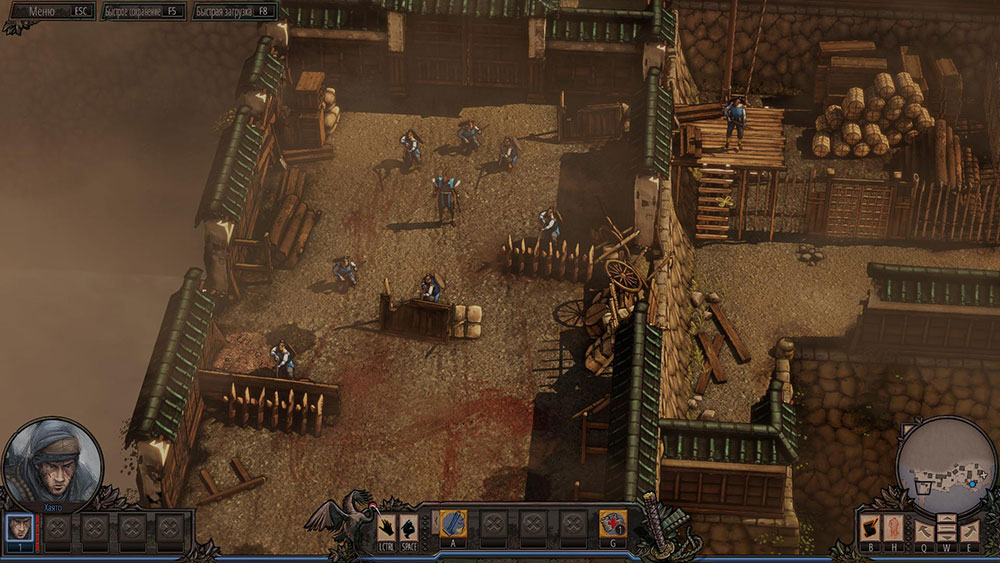Activate the shadow mode scroll icon
The width and height of the screenshot is (1000, 563).
tap(870, 528)
